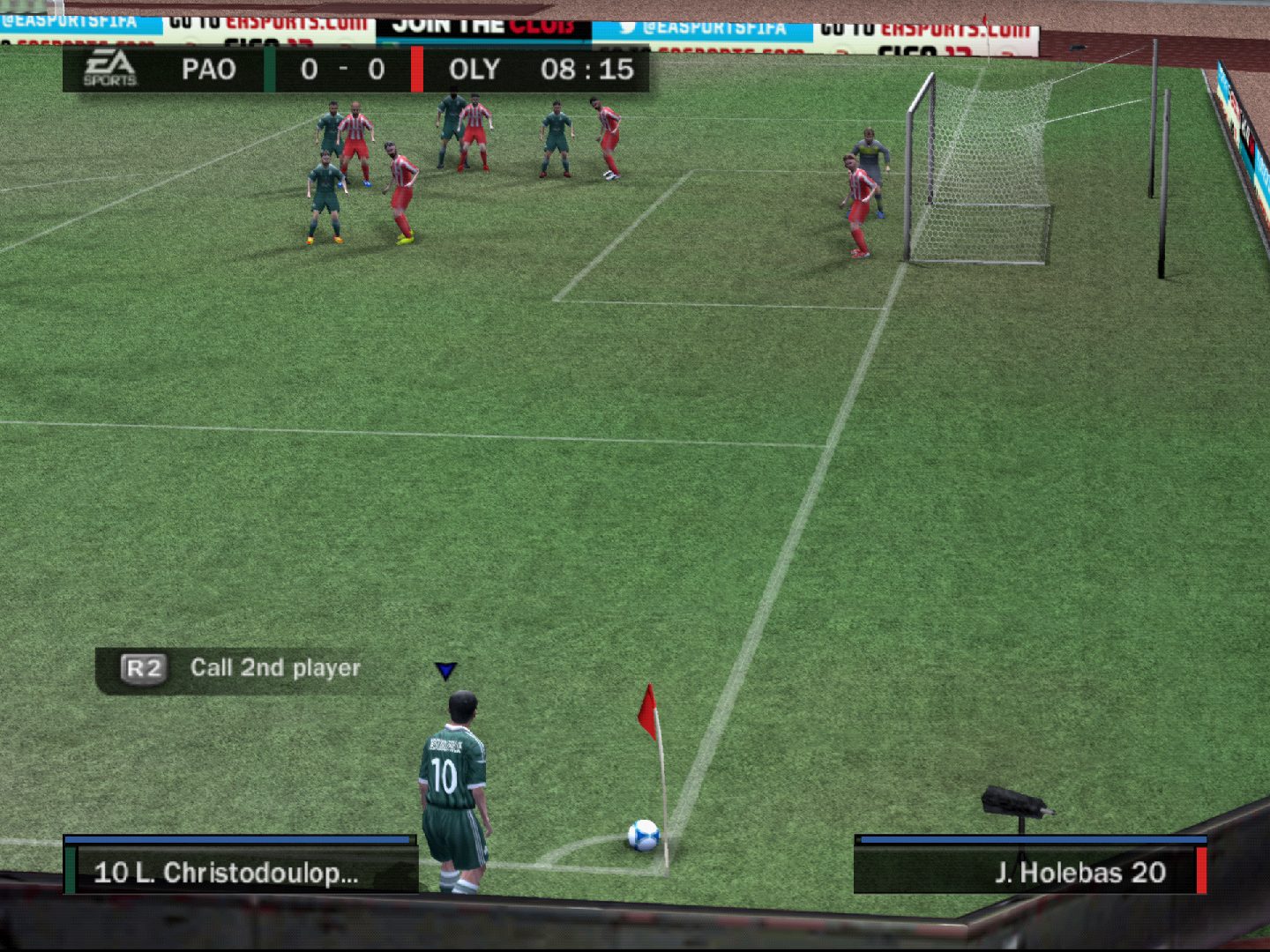Viewport: 1270px width, 952px height.
Task: Click the EA Sports logo on scoreboard
Action: pyautogui.click(x=110, y=69)
